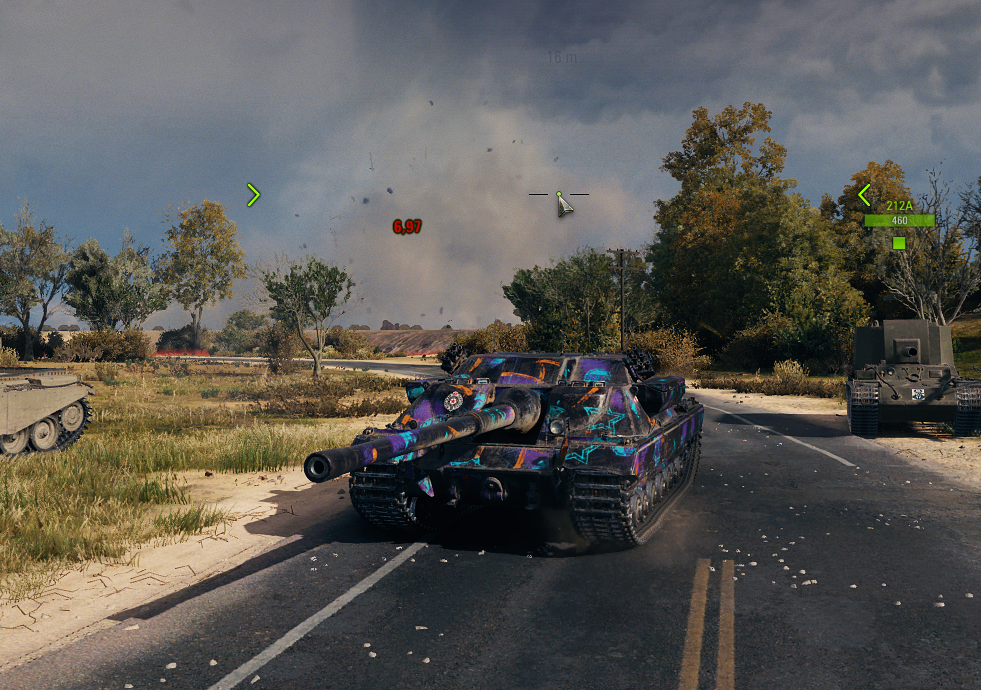Select the 212A ally vehicle marker

[899, 206]
